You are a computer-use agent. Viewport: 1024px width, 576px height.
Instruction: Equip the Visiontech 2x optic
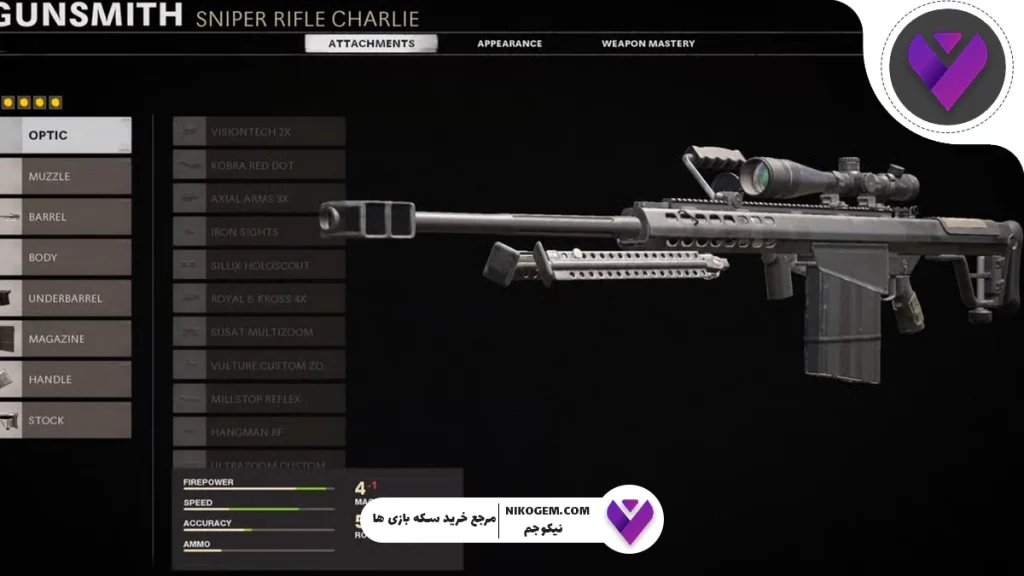tap(259, 132)
